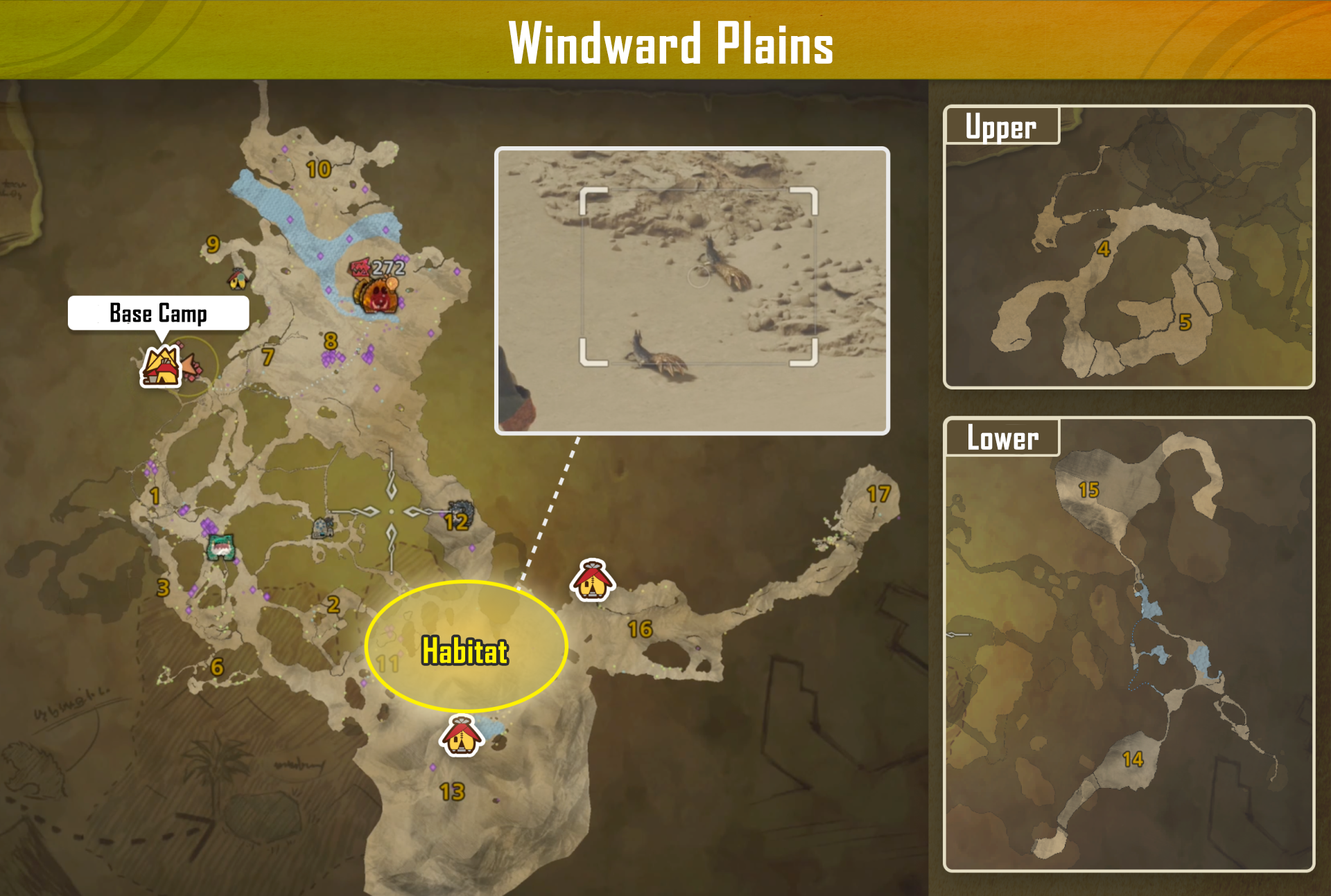Click area number 14 in the Lower inset
Image resolution: width=1331 pixels, height=896 pixels.
tap(1134, 760)
